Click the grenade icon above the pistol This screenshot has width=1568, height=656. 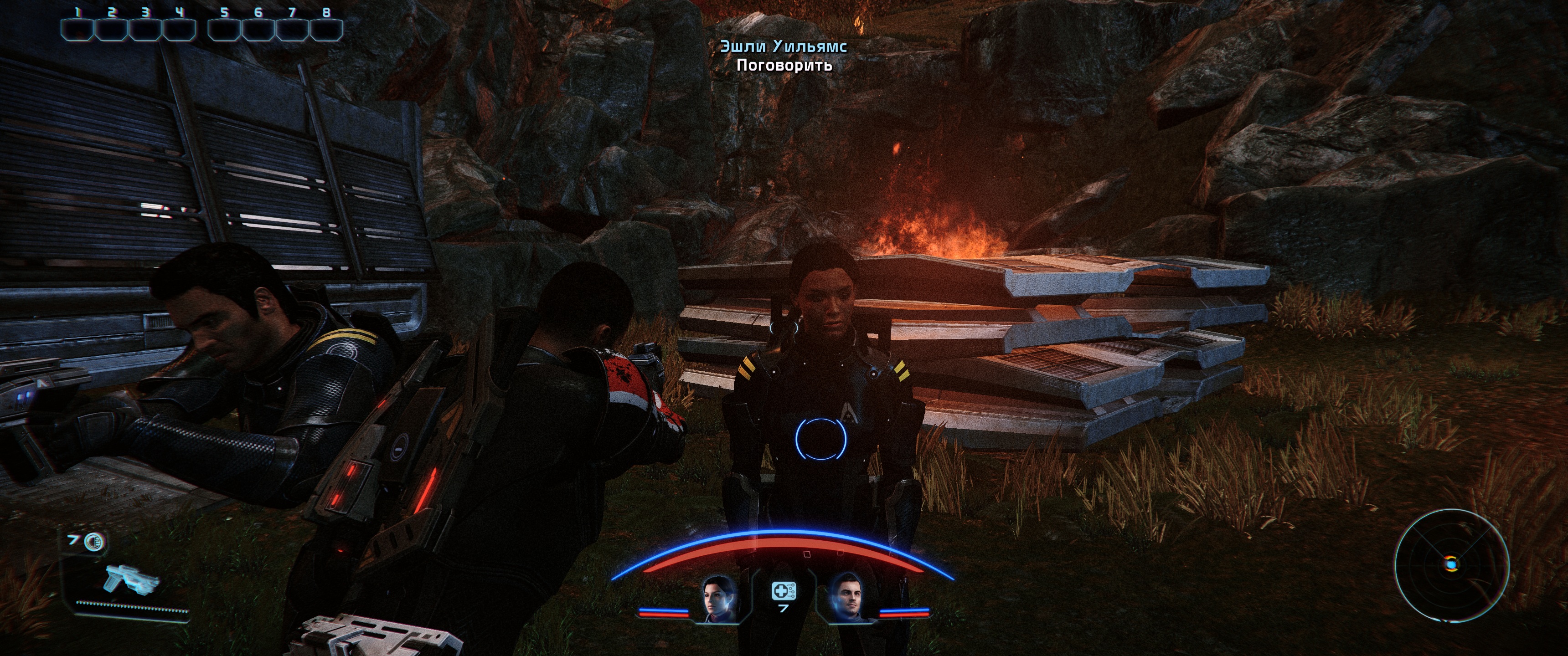tap(95, 541)
